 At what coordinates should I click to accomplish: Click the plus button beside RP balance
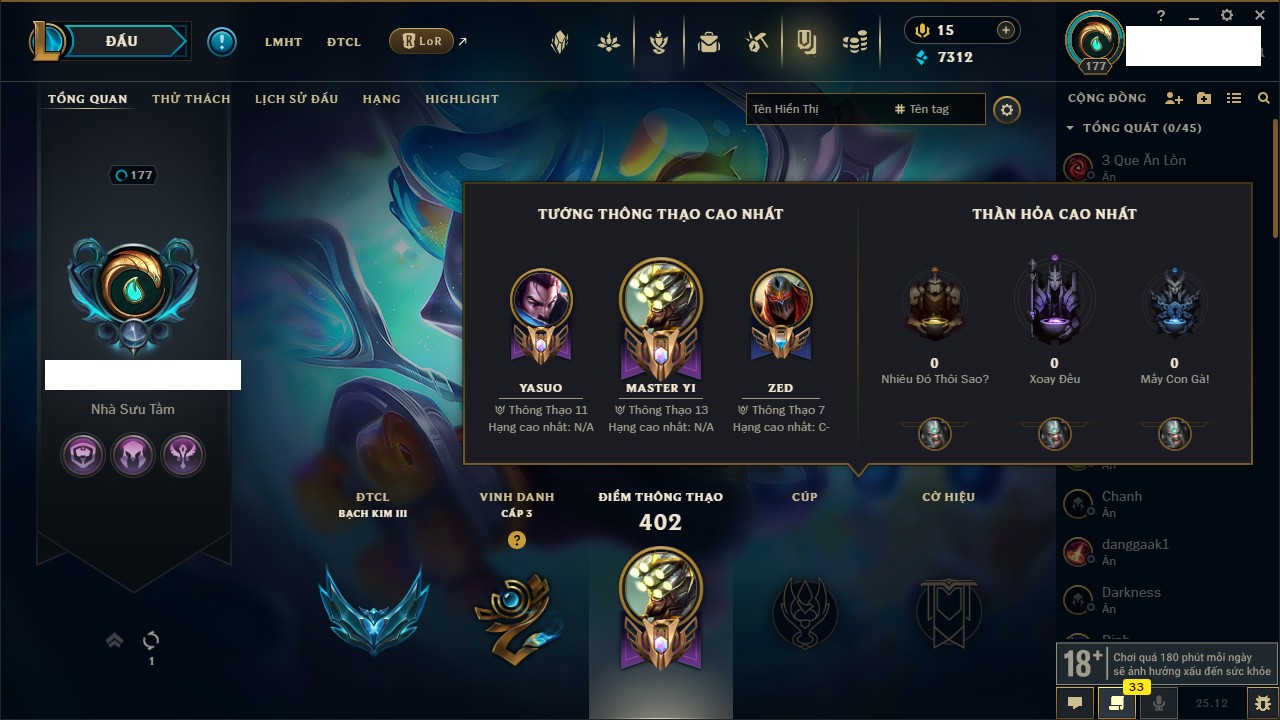(1006, 30)
